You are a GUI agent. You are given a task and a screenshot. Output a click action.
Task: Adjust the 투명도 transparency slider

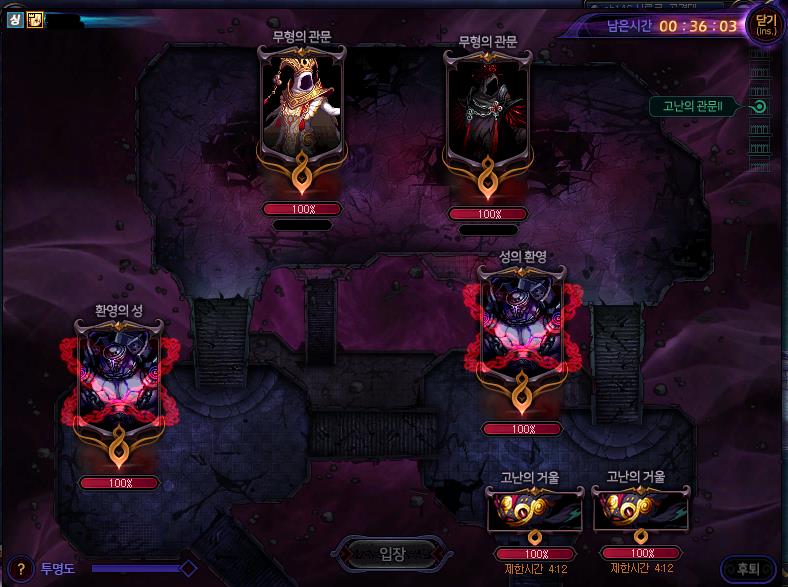pos(187,568)
